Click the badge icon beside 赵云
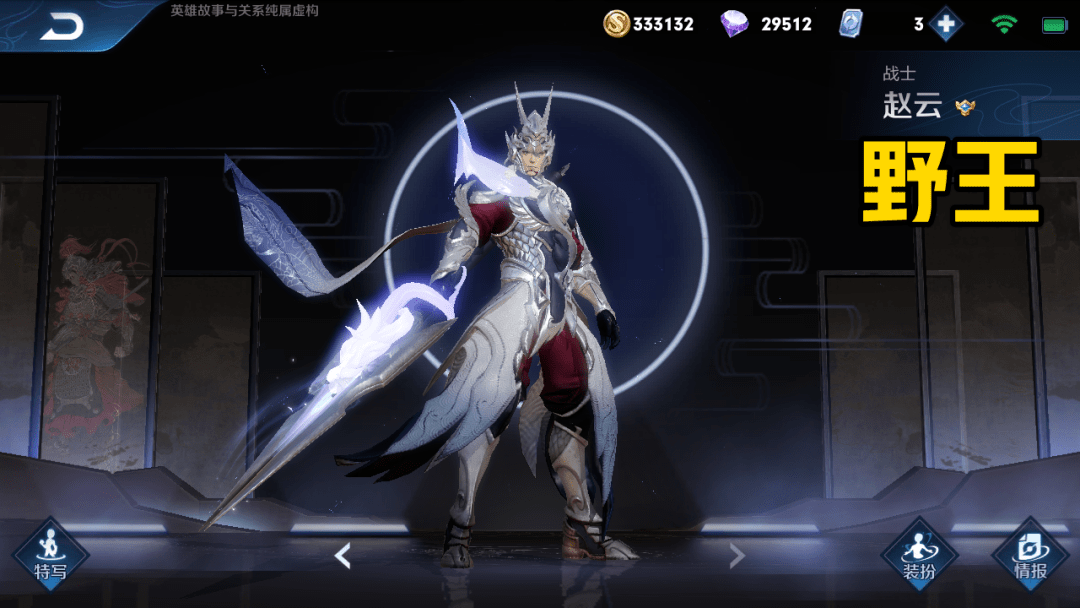The height and width of the screenshot is (608, 1080). tap(965, 107)
